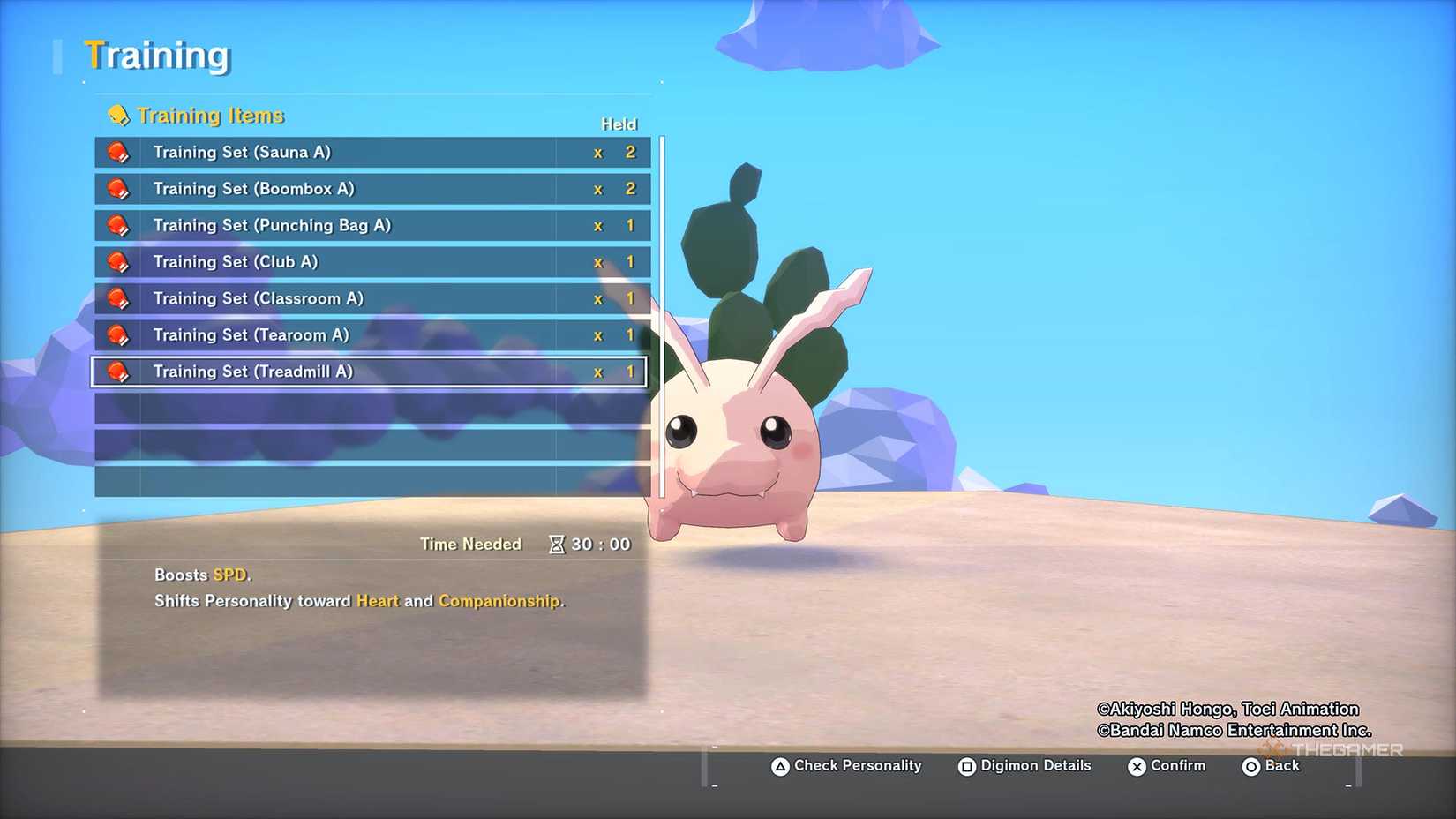Select the Training Set (Club A) row
The height and width of the screenshot is (819, 1456).
tap(371, 262)
